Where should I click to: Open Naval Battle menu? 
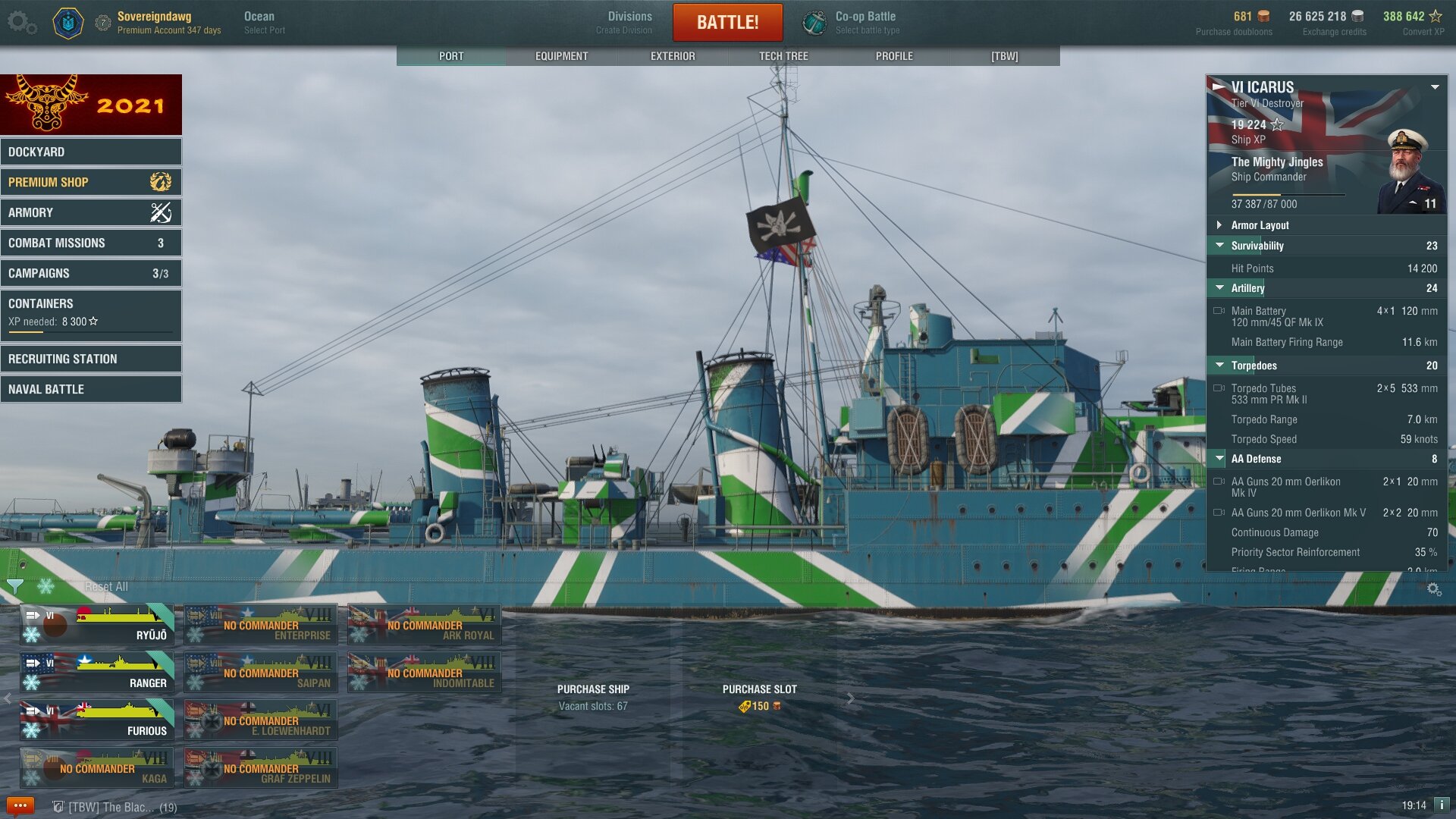91,389
